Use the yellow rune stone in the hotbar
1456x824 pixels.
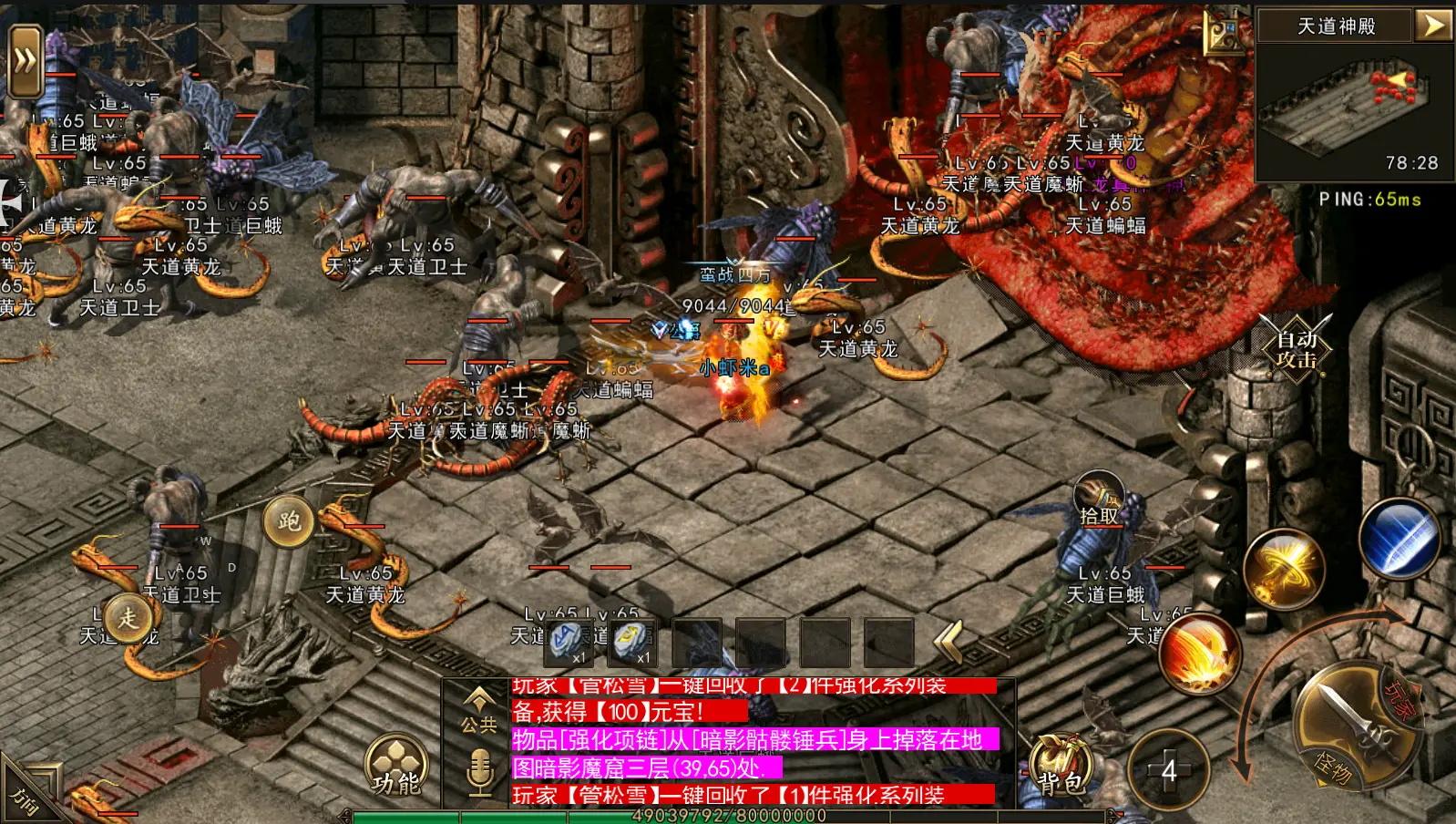633,643
